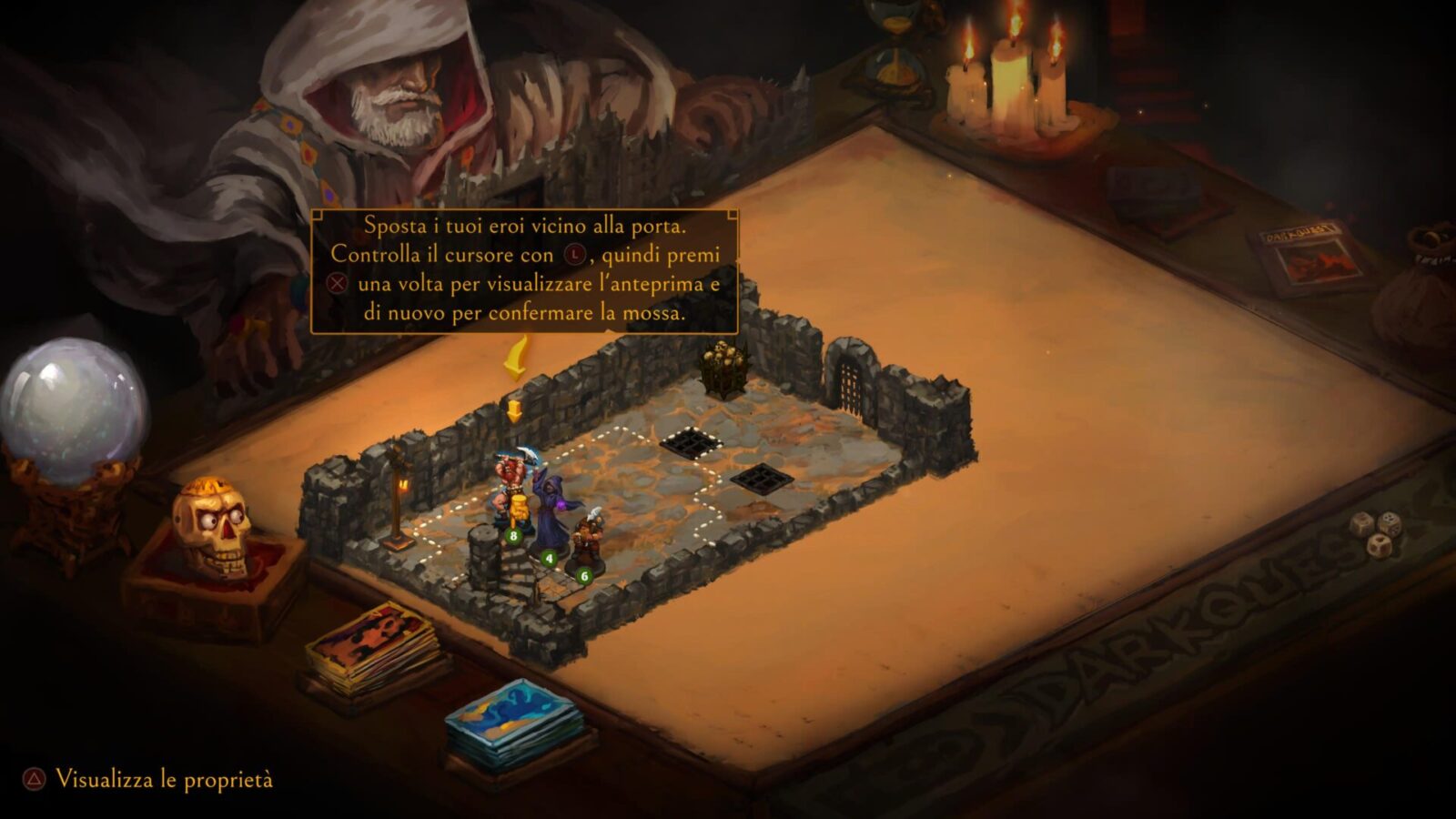Click the Visualizza le proprietà label

coord(164,780)
